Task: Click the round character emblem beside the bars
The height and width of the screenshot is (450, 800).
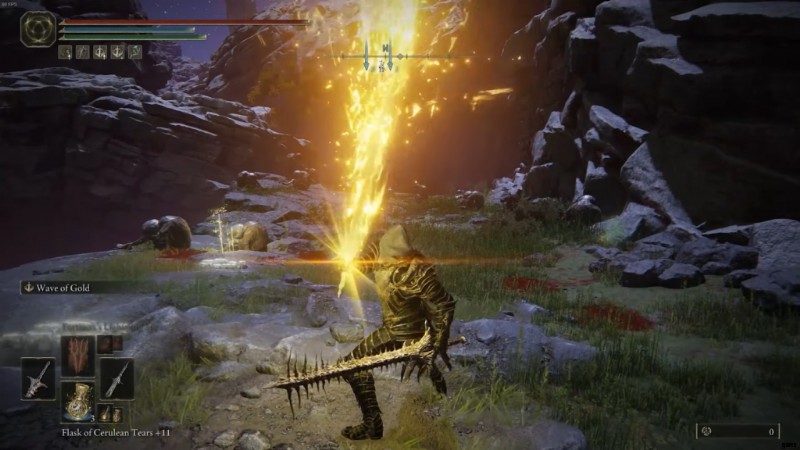Action: [37, 29]
